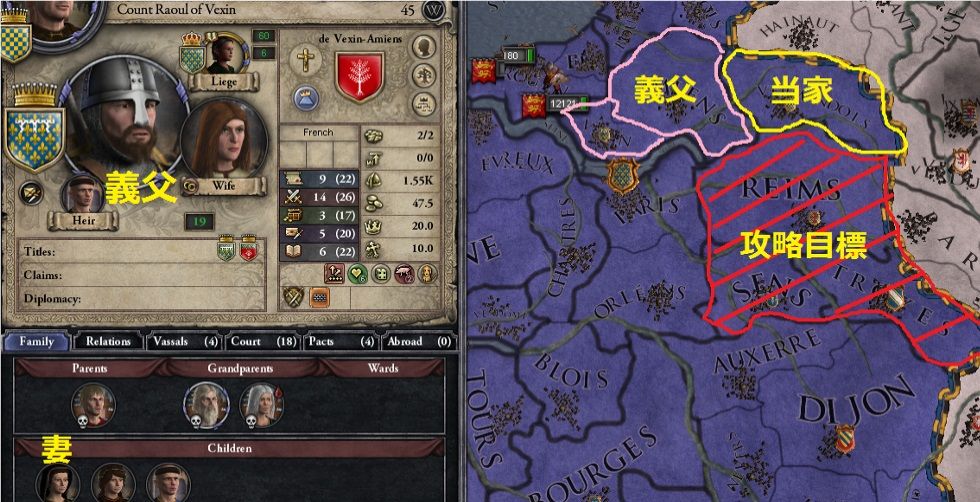Open the capital holding button below the cross
This screenshot has width=980, height=502.
(304, 97)
